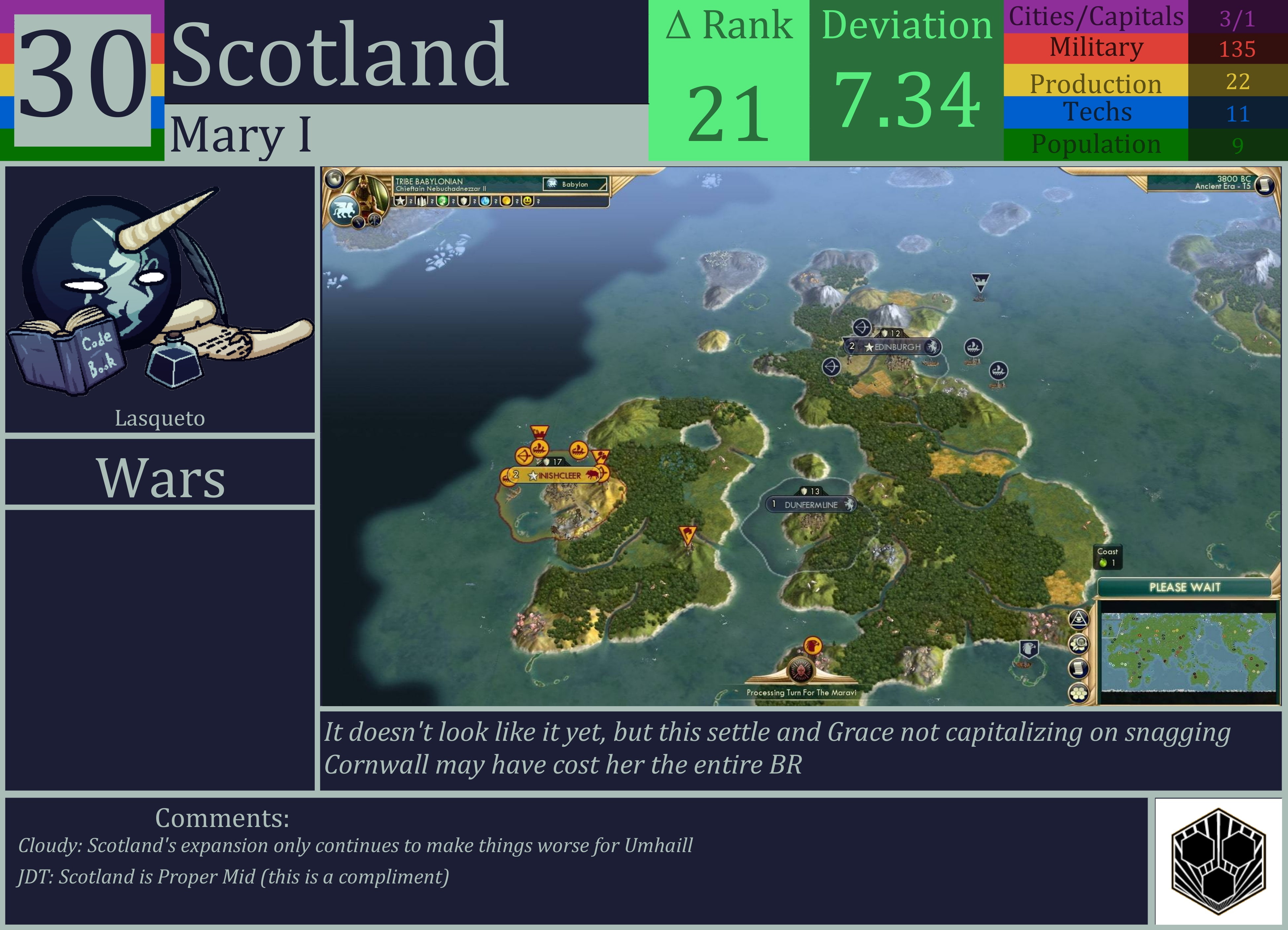Open the Dunfermline city banner
Image resolution: width=1288 pixels, height=930 pixels.
click(811, 503)
